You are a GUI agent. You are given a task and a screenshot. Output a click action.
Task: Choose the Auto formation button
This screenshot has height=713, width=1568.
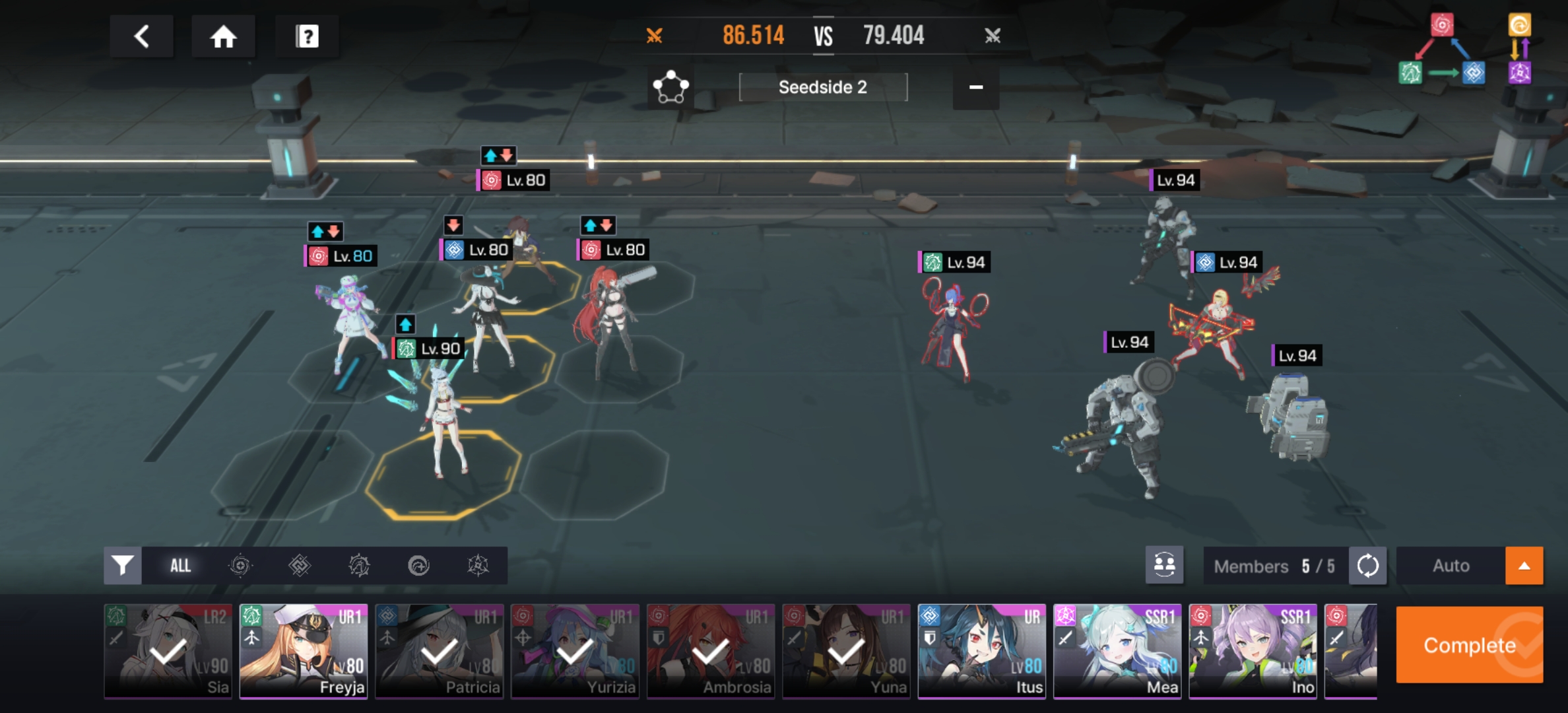pos(1451,566)
